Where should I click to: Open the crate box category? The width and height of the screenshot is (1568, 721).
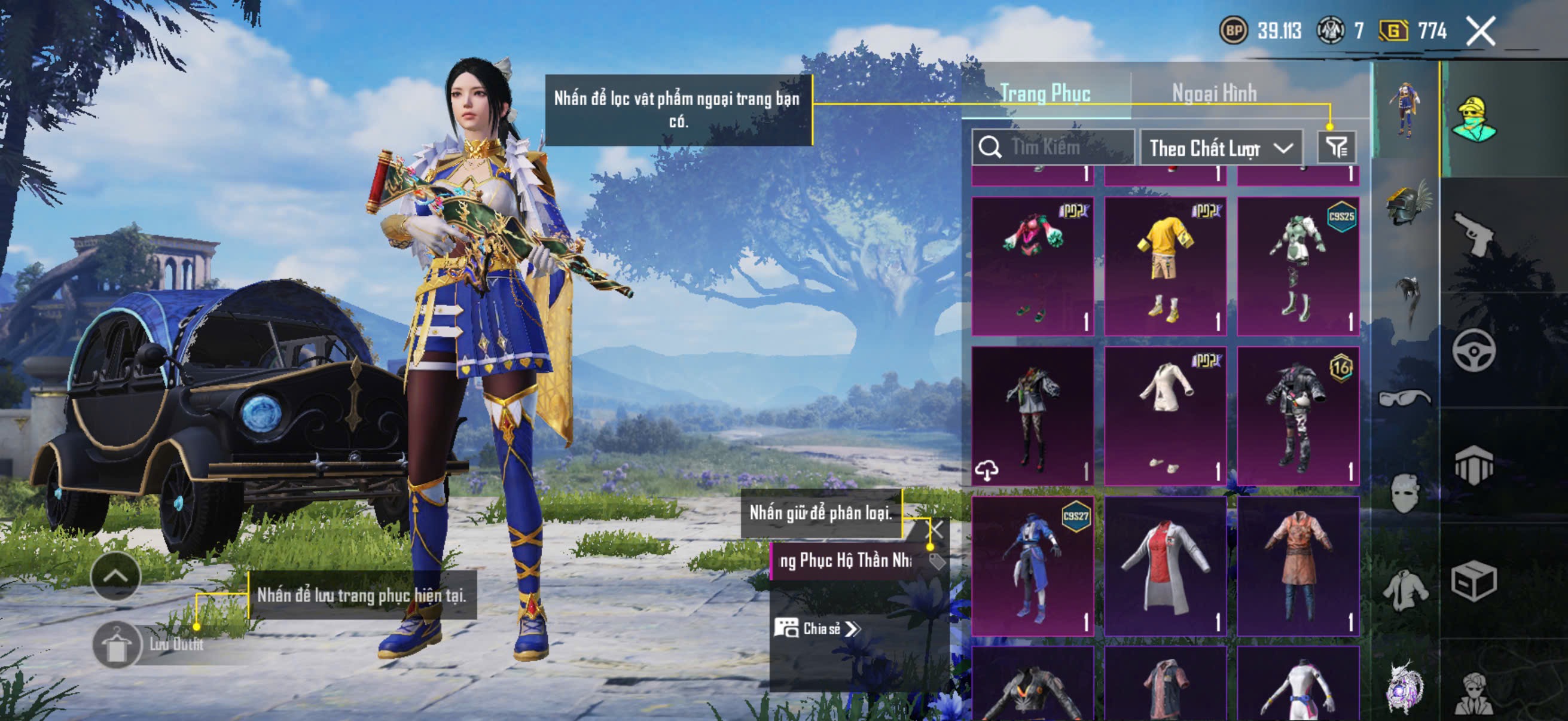coord(1473,581)
